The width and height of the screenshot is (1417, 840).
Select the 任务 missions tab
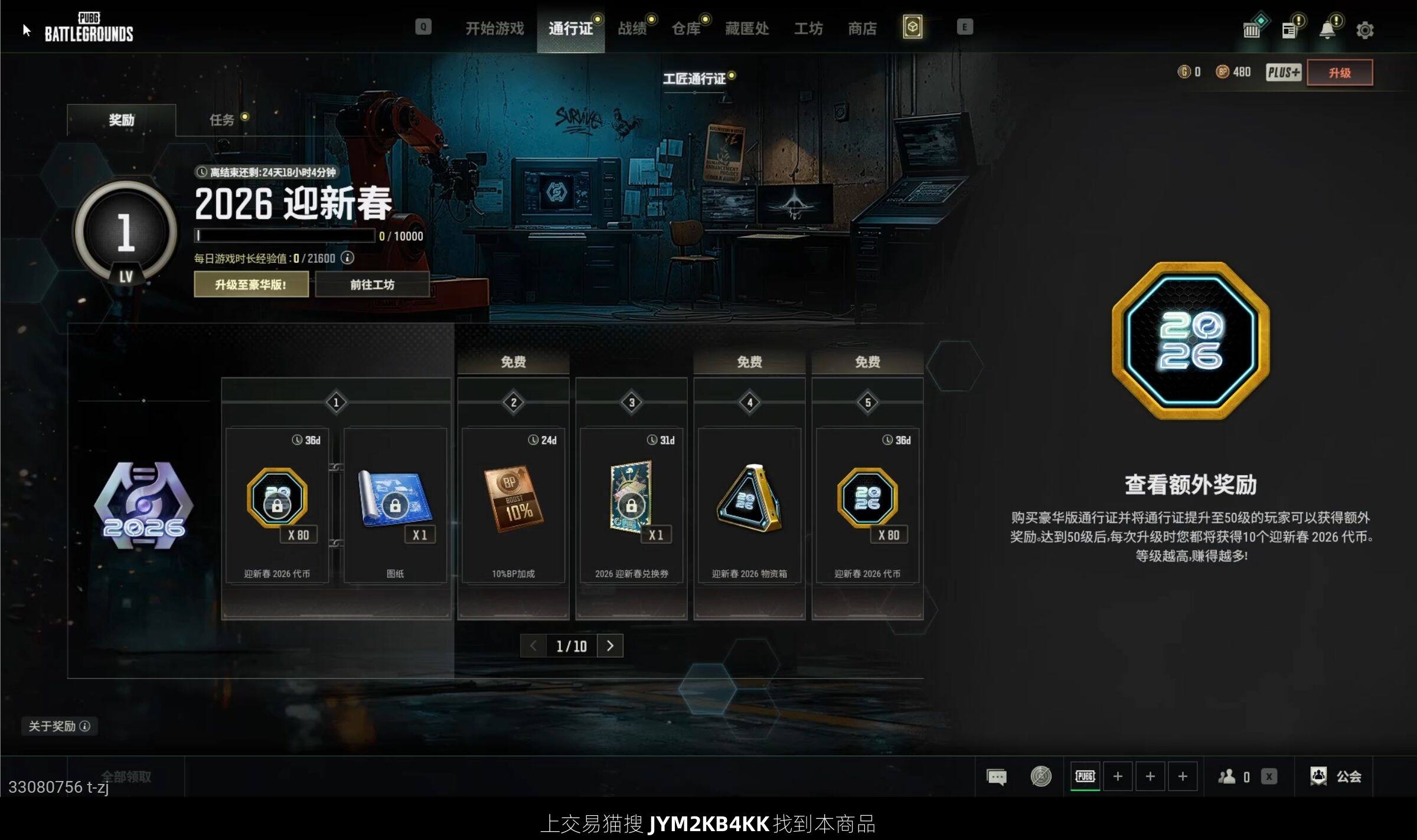[222, 120]
